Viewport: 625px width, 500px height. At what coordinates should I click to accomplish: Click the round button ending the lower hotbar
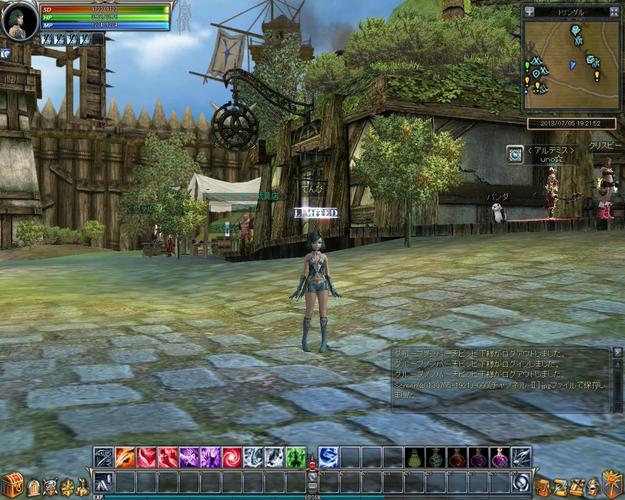pyautogui.click(x=520, y=482)
